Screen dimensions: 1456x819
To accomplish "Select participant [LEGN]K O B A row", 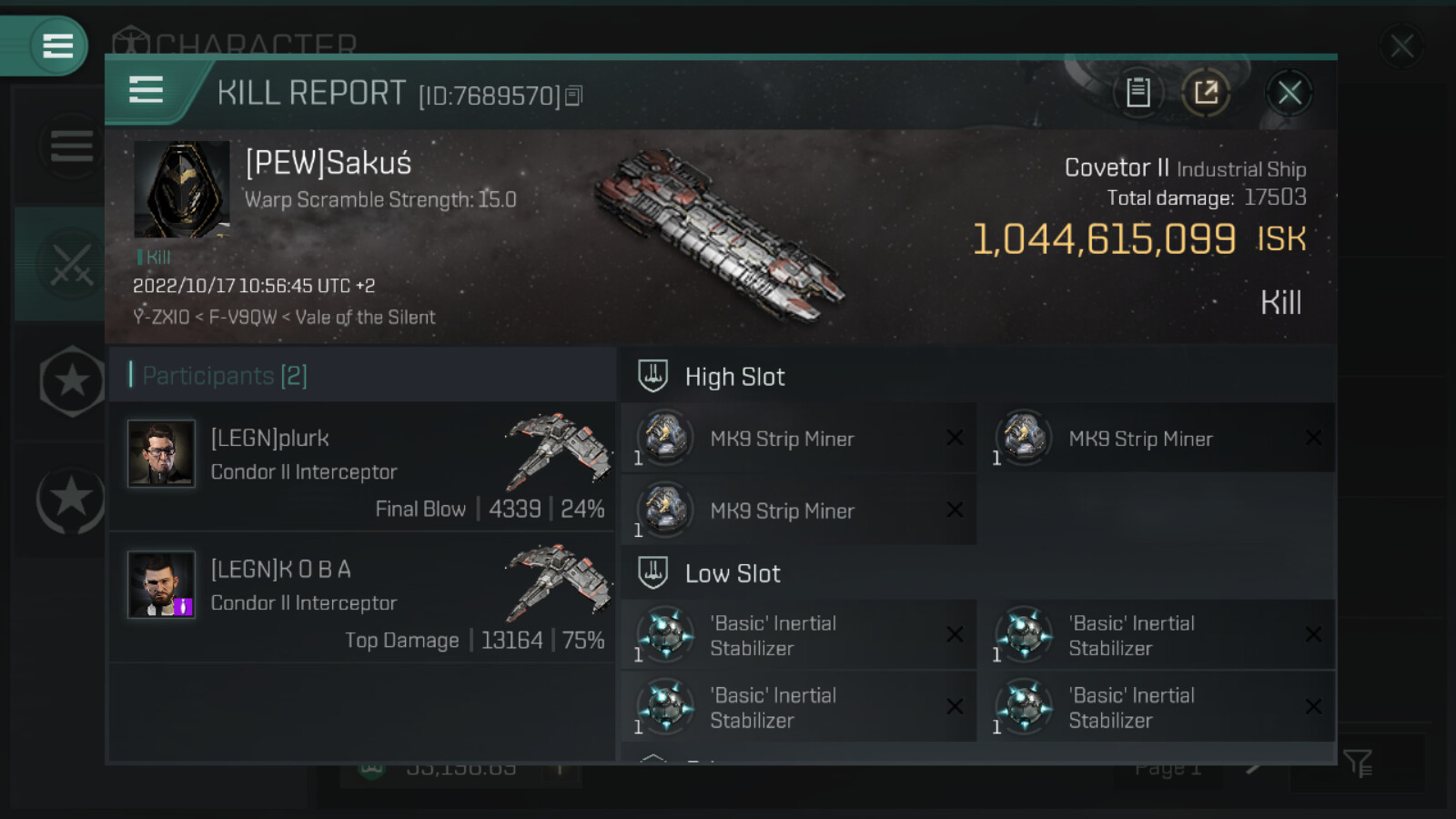I will tap(362, 598).
